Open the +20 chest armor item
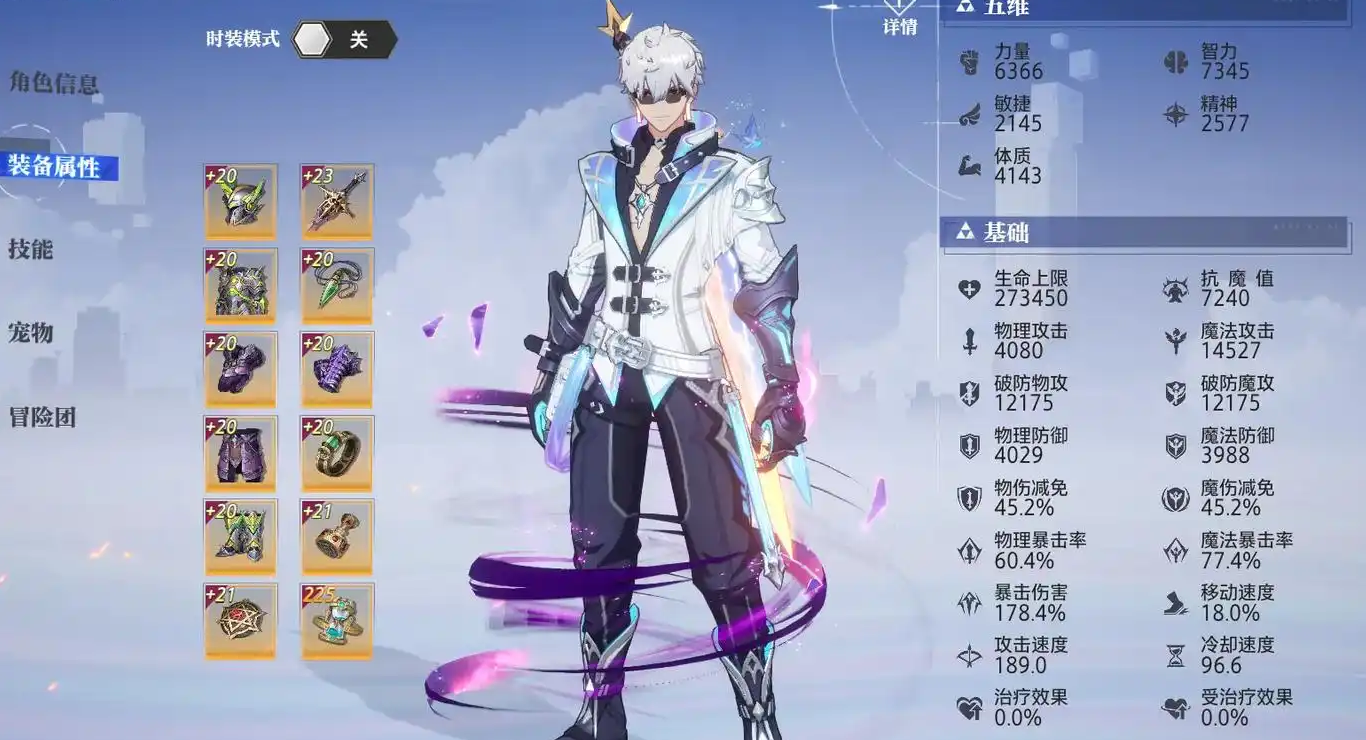Viewport: 1366px width, 740px height. pos(241,285)
